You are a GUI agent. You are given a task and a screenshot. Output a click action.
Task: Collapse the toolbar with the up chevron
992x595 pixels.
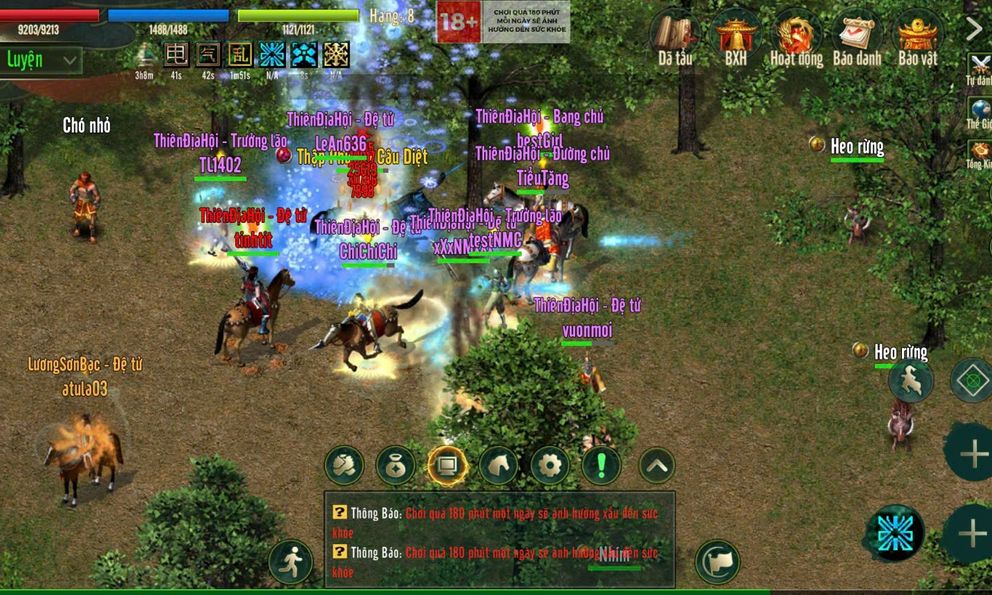tap(656, 465)
